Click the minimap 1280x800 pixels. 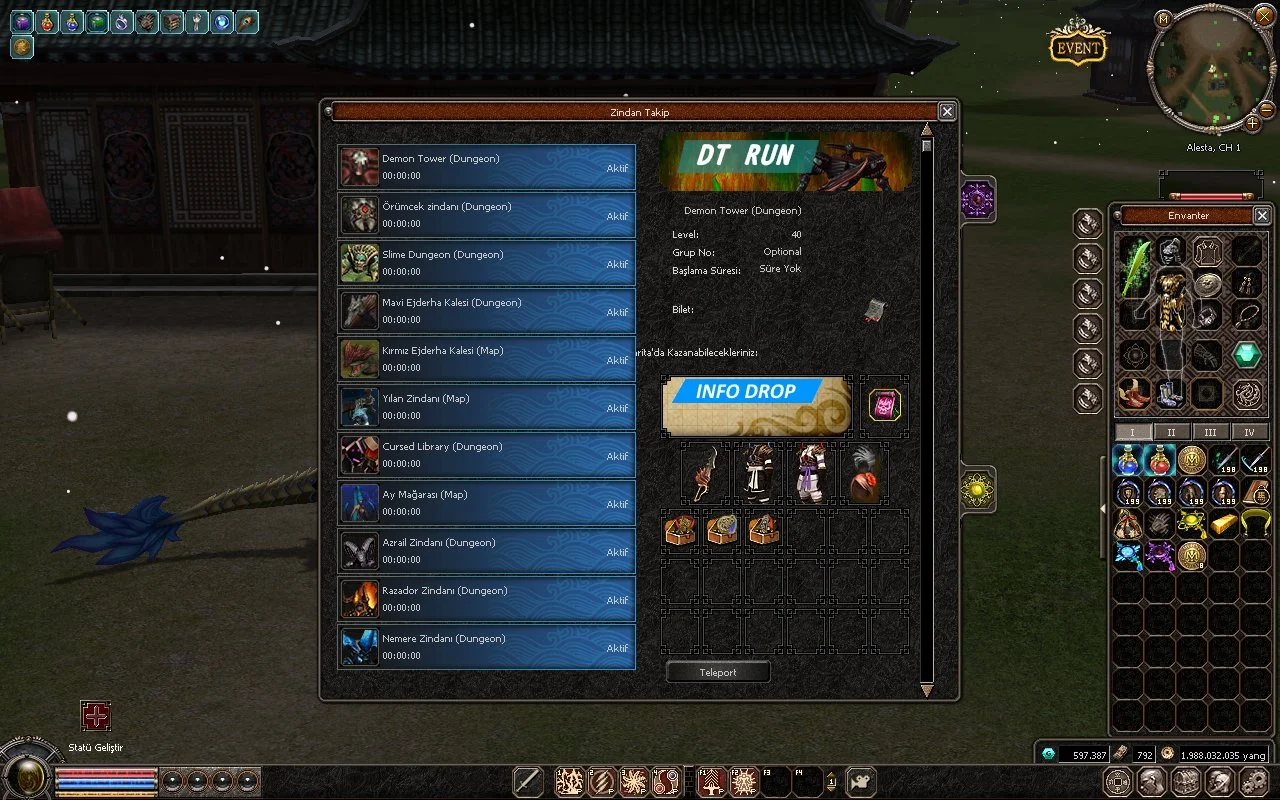(1211, 70)
